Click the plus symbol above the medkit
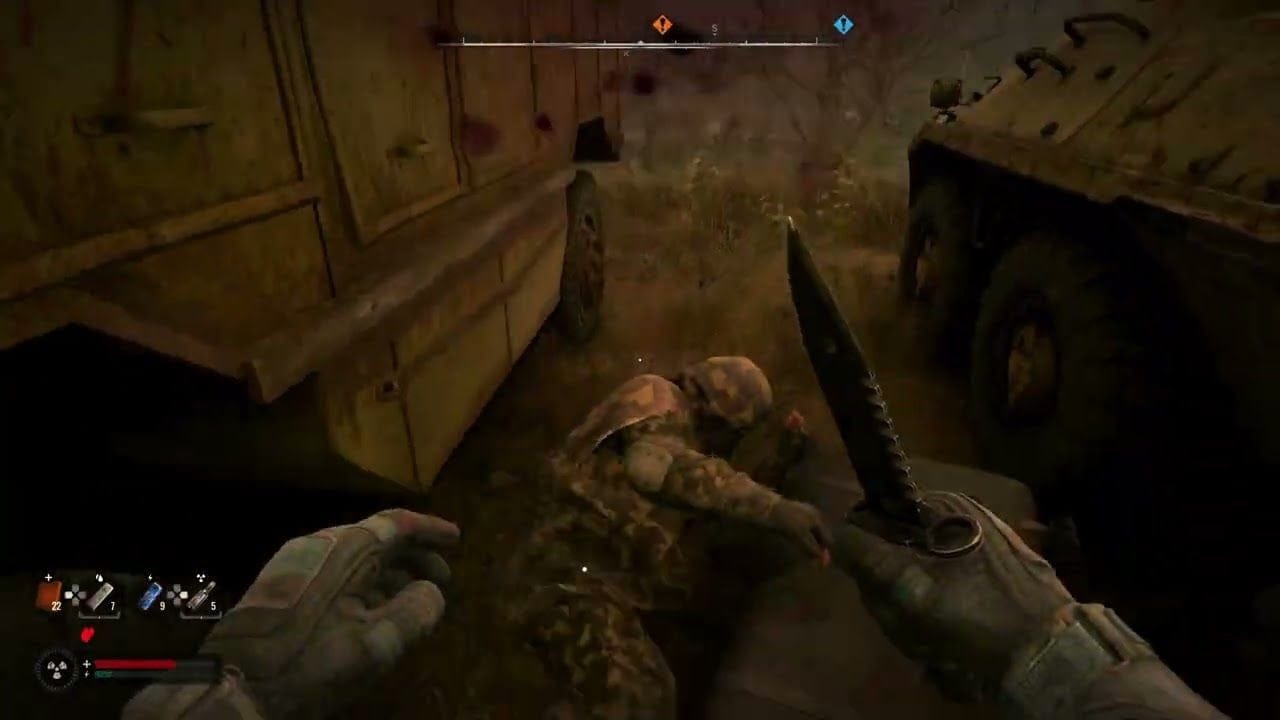Viewport: 1280px width, 720px height. [x=48, y=577]
